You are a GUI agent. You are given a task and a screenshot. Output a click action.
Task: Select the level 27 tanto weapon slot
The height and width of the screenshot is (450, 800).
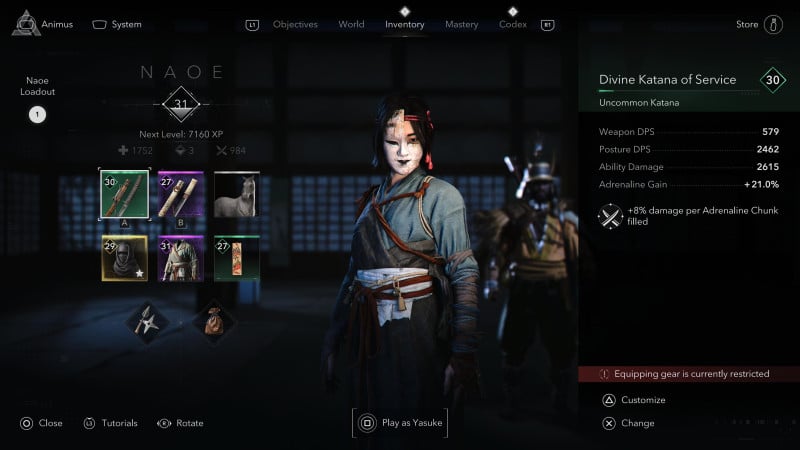[181, 194]
